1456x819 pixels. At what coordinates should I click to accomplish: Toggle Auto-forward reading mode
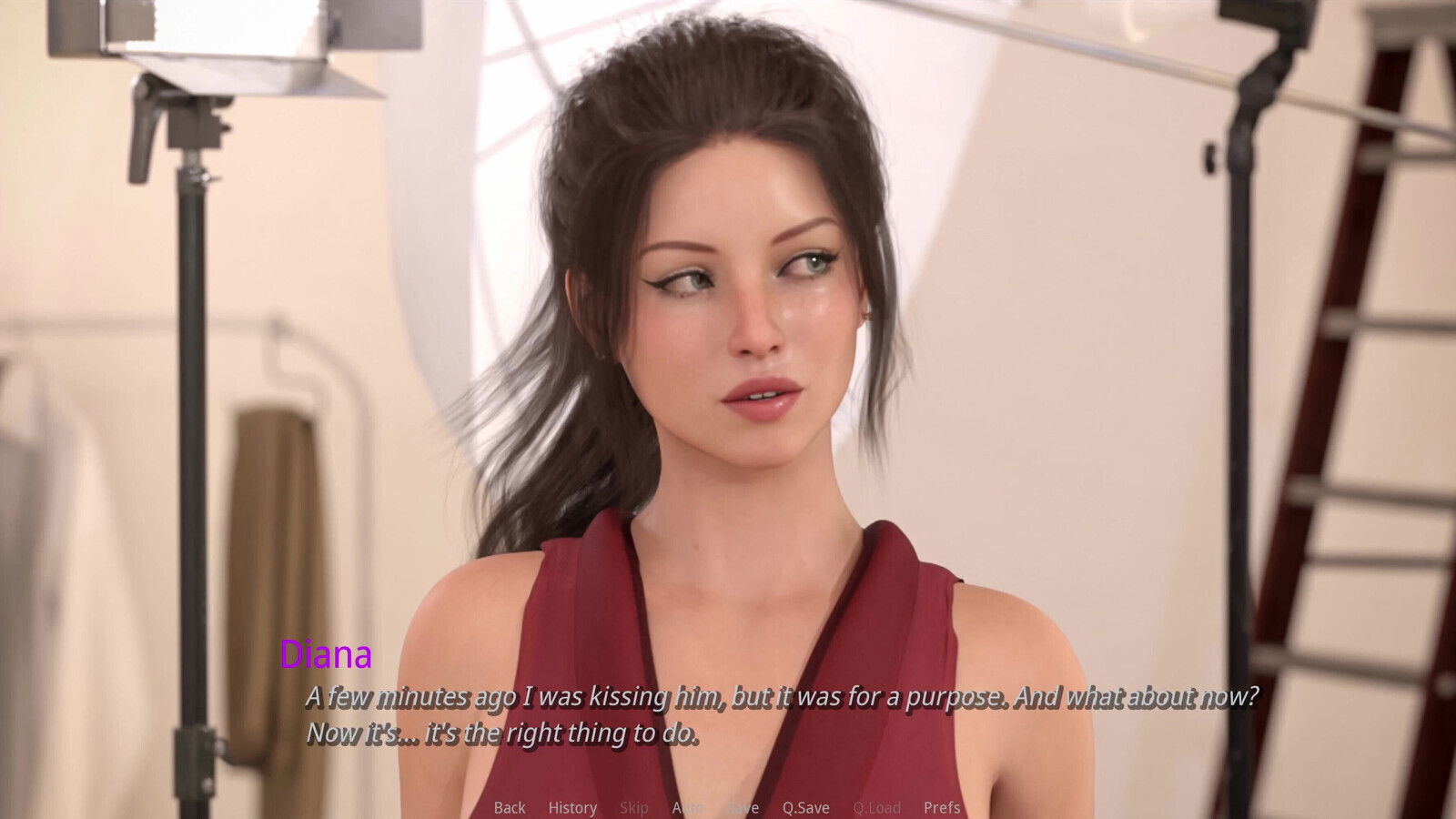pyautogui.click(x=689, y=807)
